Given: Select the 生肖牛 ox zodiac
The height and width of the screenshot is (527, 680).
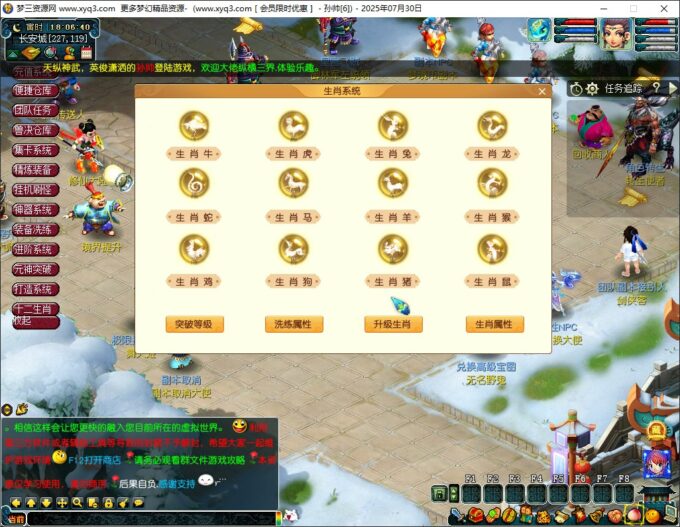Looking at the screenshot, I should tap(194, 125).
